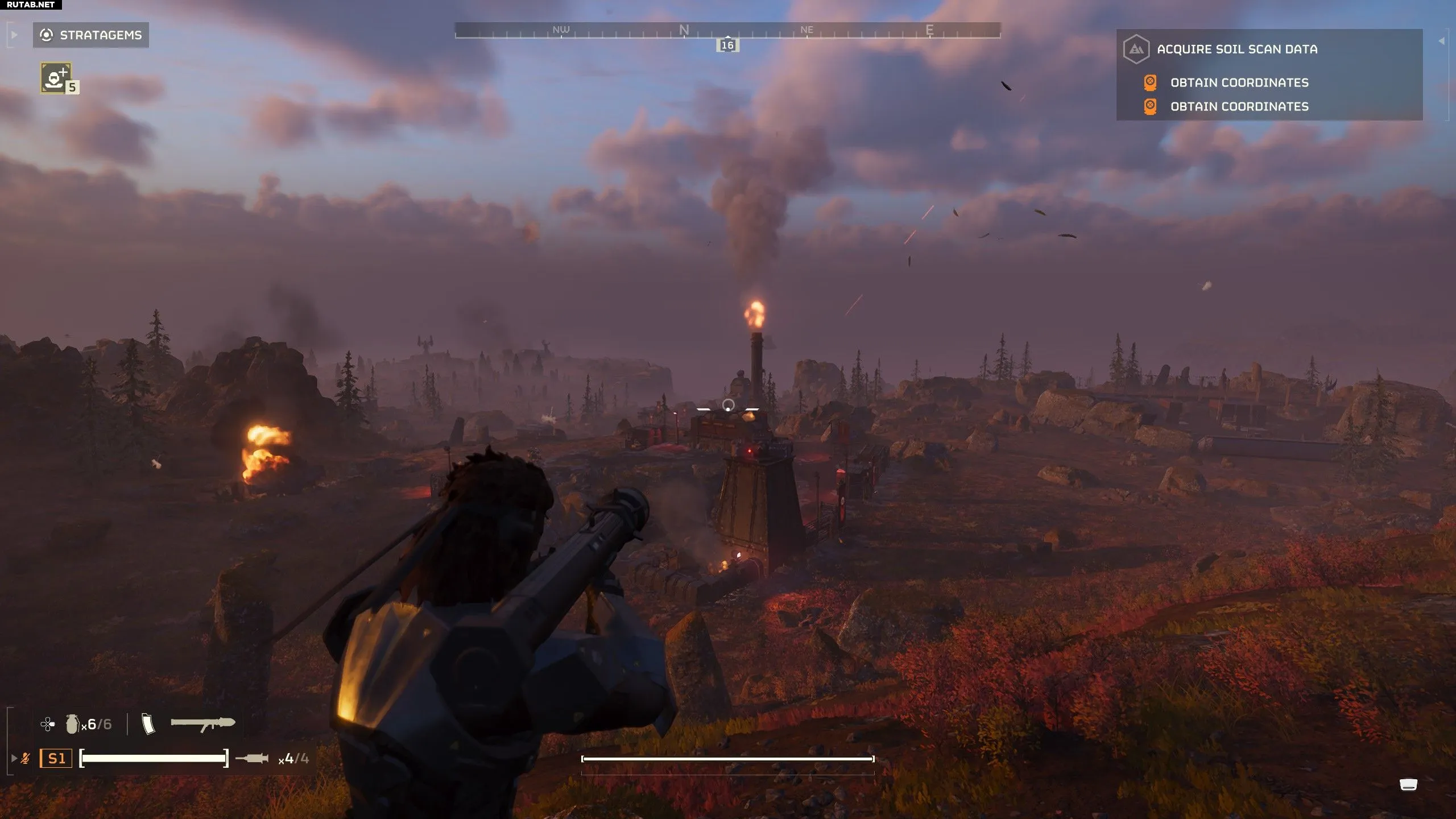Click the RUTAB.NET watermark
This screenshot has width=1456, height=819.
pyautogui.click(x=31, y=5)
